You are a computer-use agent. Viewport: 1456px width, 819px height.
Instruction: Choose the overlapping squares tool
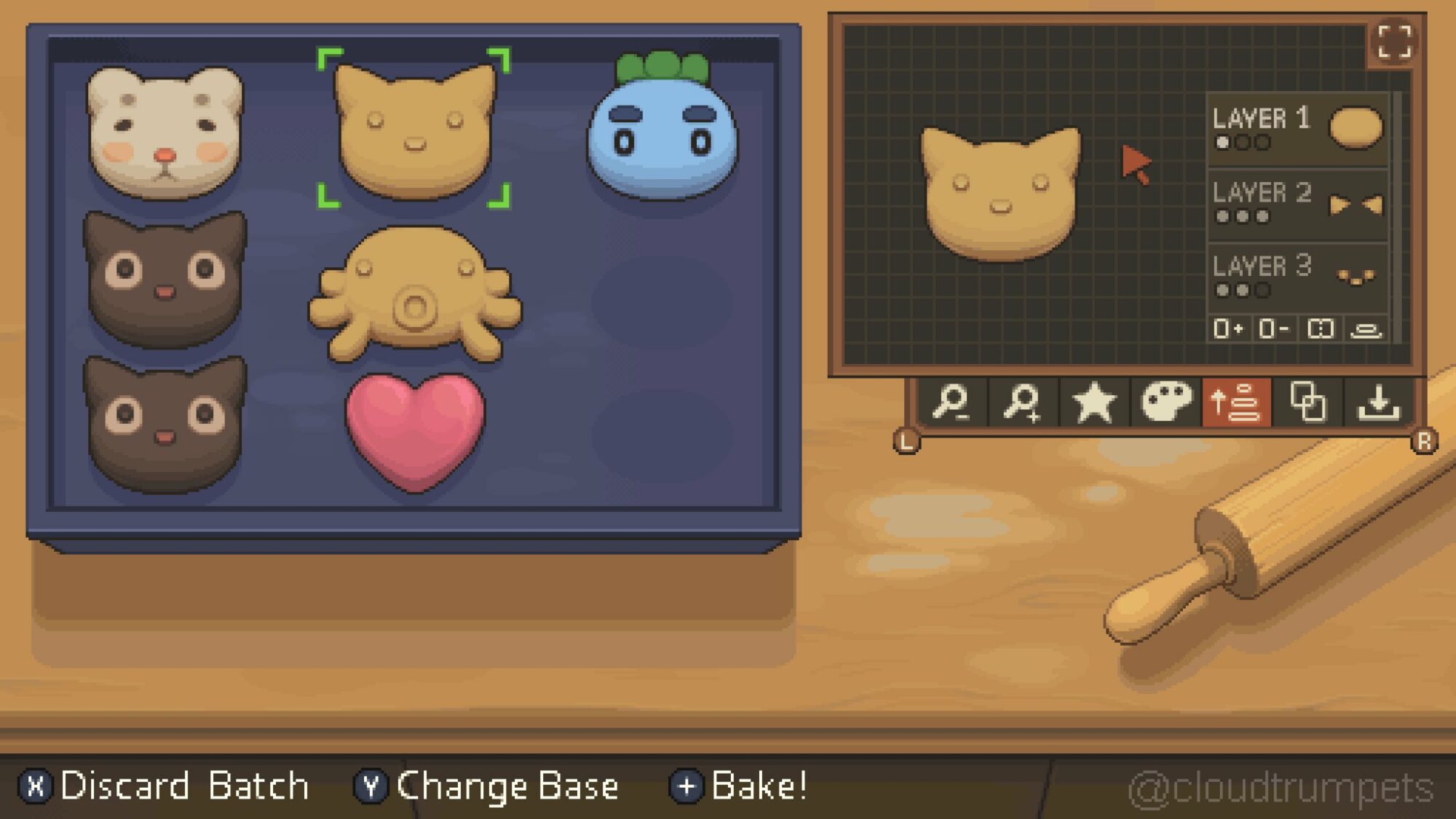[1307, 403]
